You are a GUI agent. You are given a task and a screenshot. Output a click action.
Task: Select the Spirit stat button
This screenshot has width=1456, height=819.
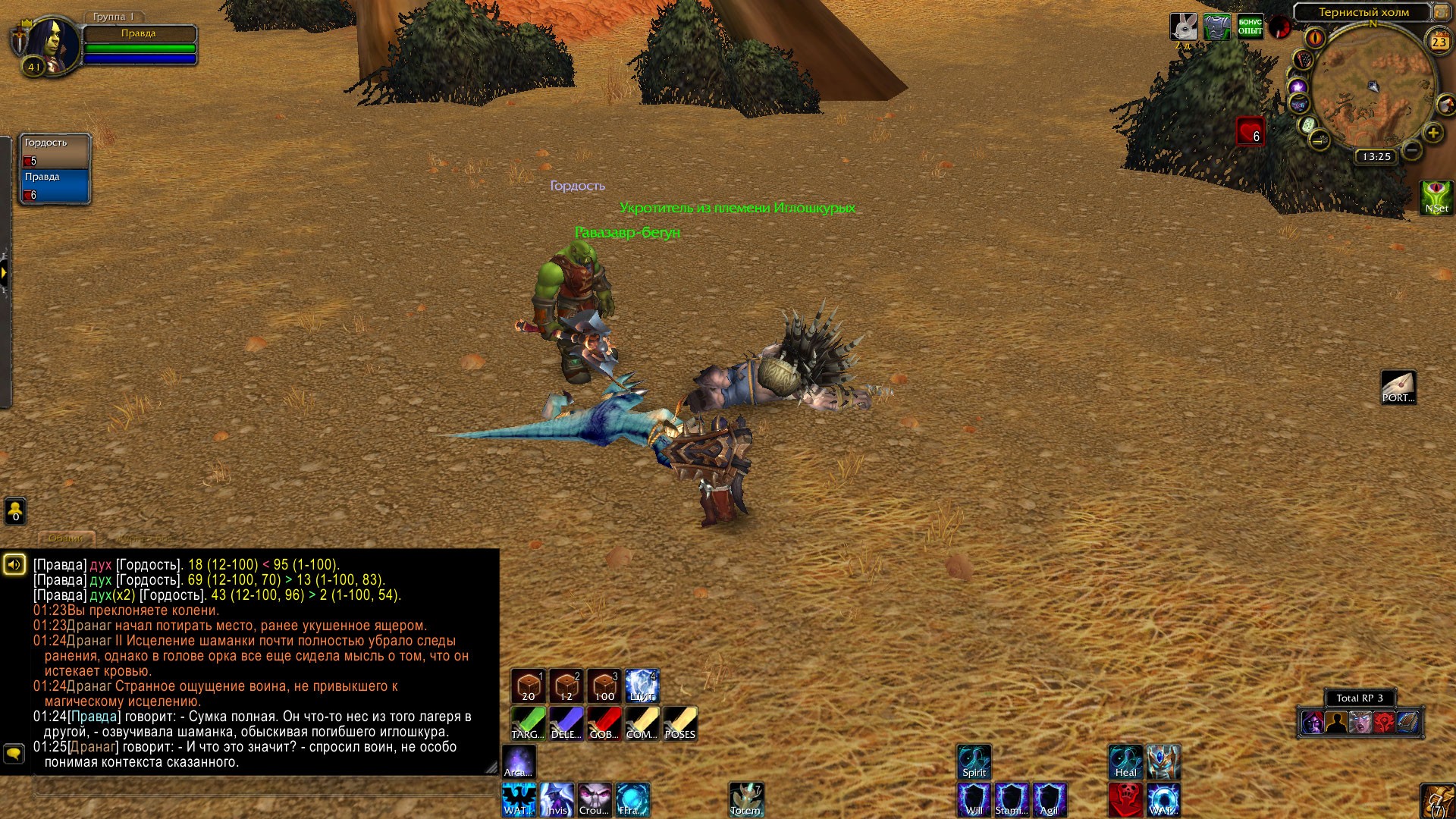point(974,762)
